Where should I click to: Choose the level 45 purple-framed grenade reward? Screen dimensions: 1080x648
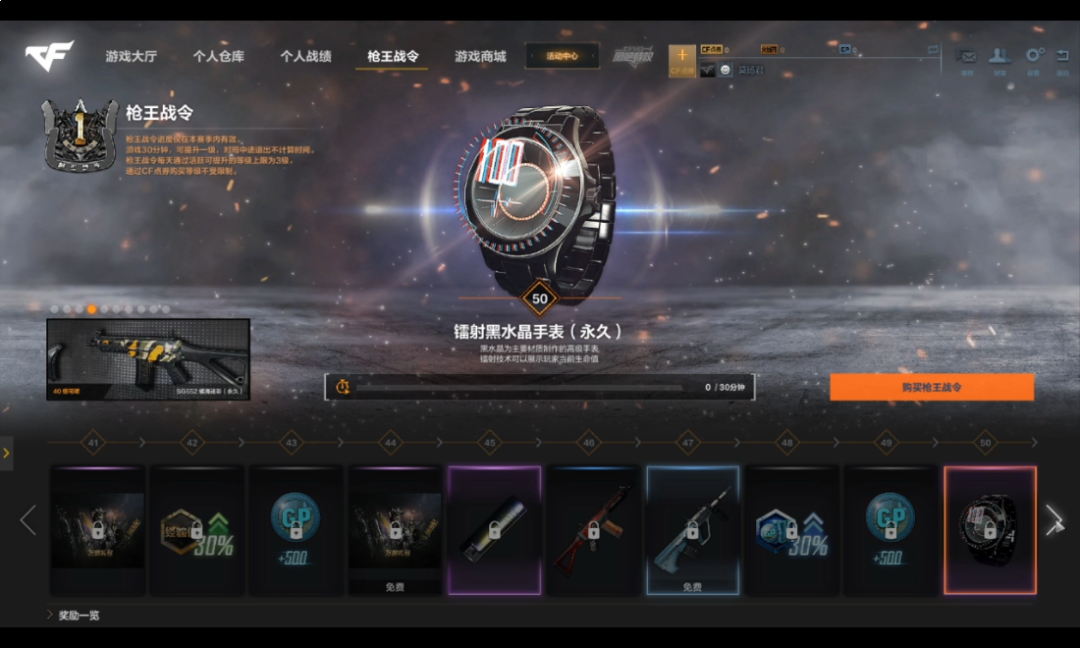[x=494, y=530]
